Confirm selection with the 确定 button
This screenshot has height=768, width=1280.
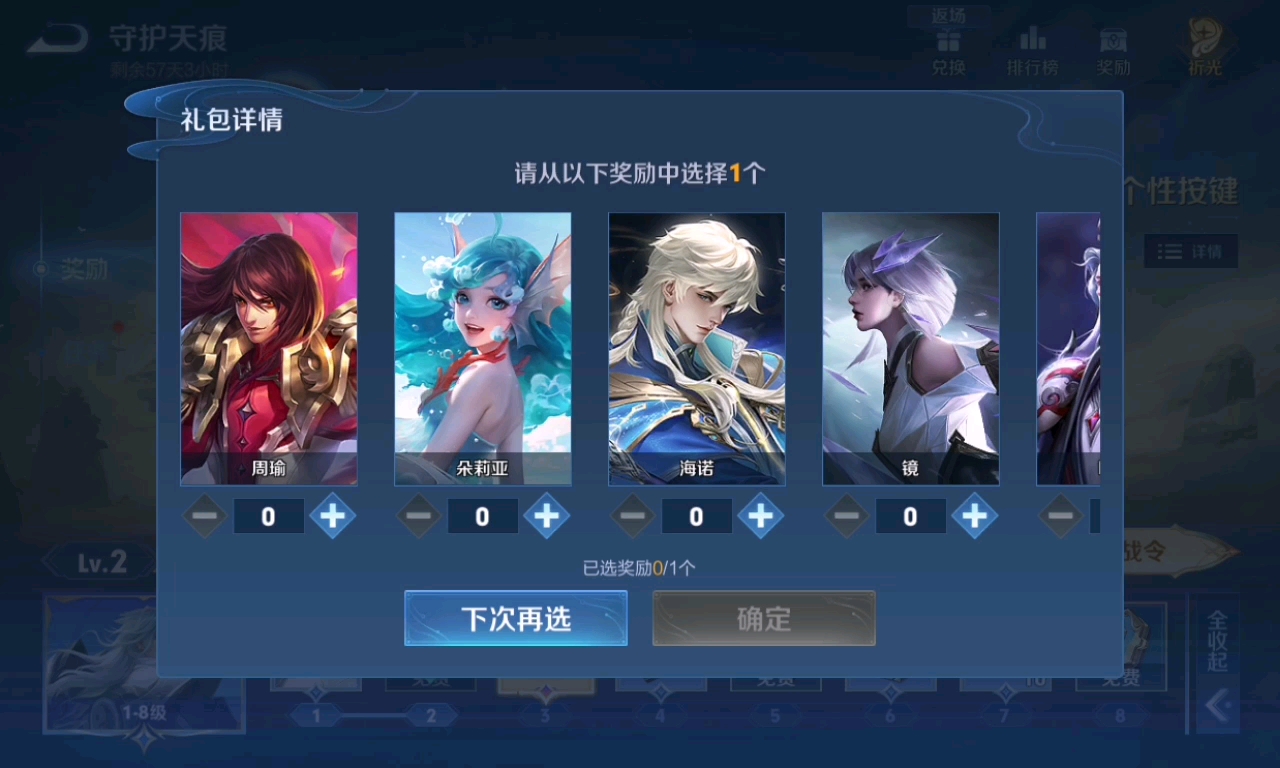tap(763, 618)
